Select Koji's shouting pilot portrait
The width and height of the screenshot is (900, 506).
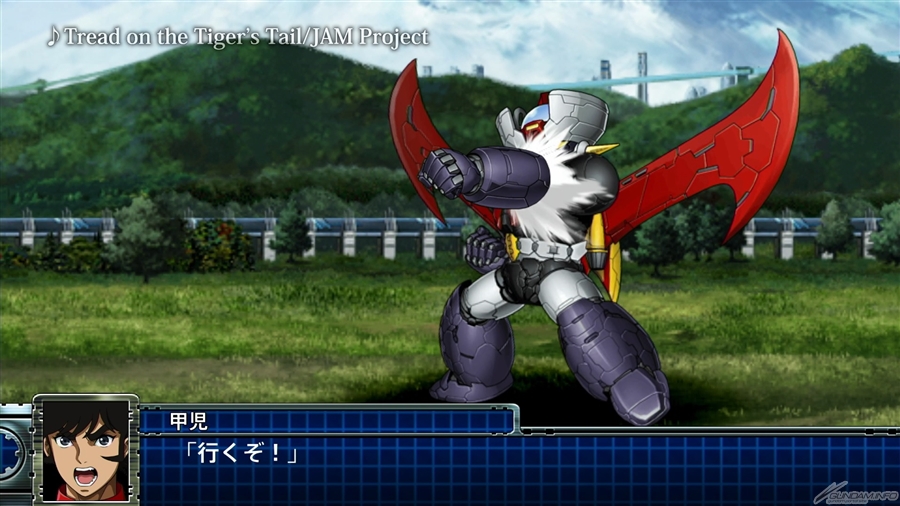pyautogui.click(x=86, y=450)
